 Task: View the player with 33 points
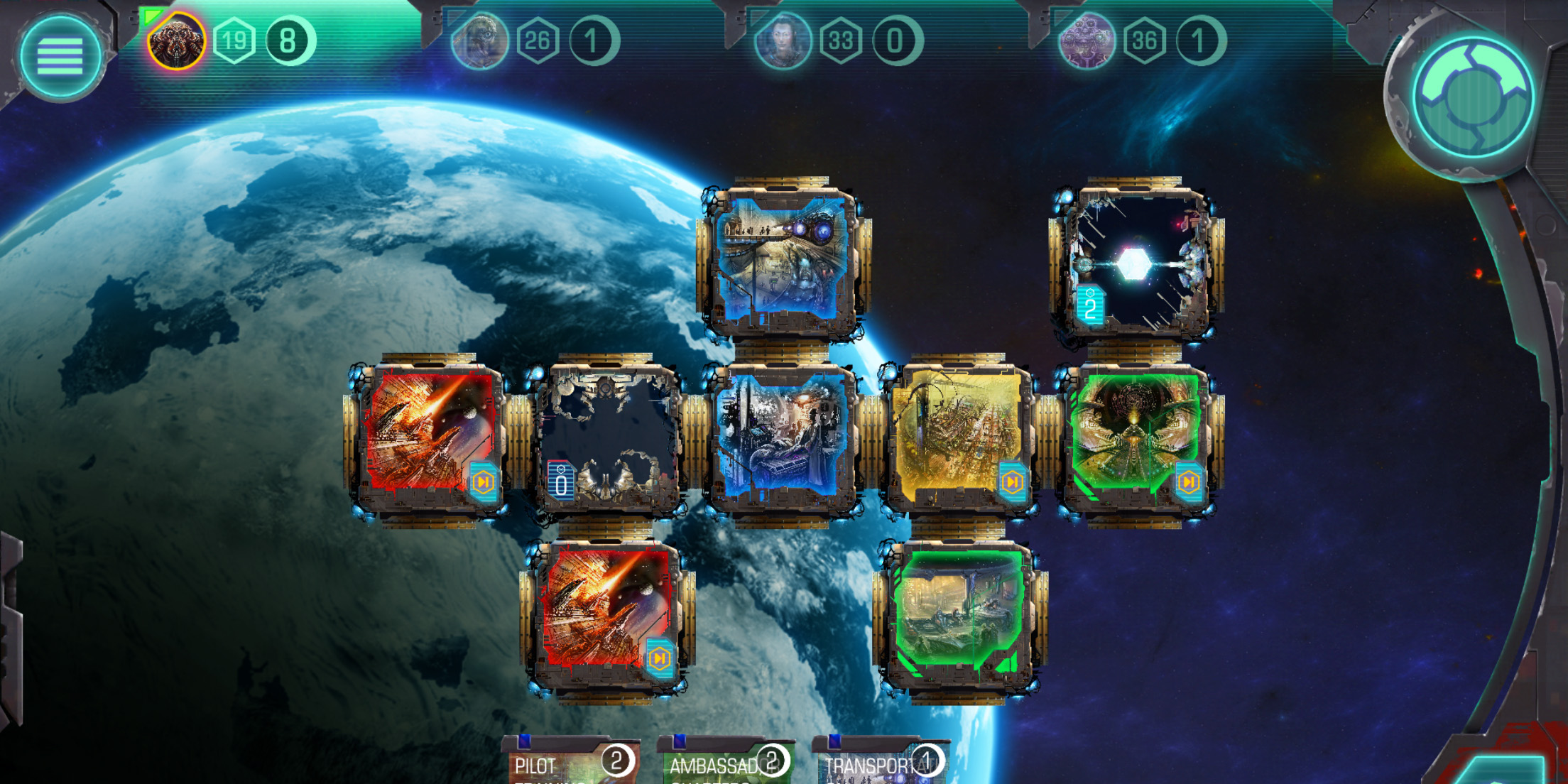[x=783, y=41]
